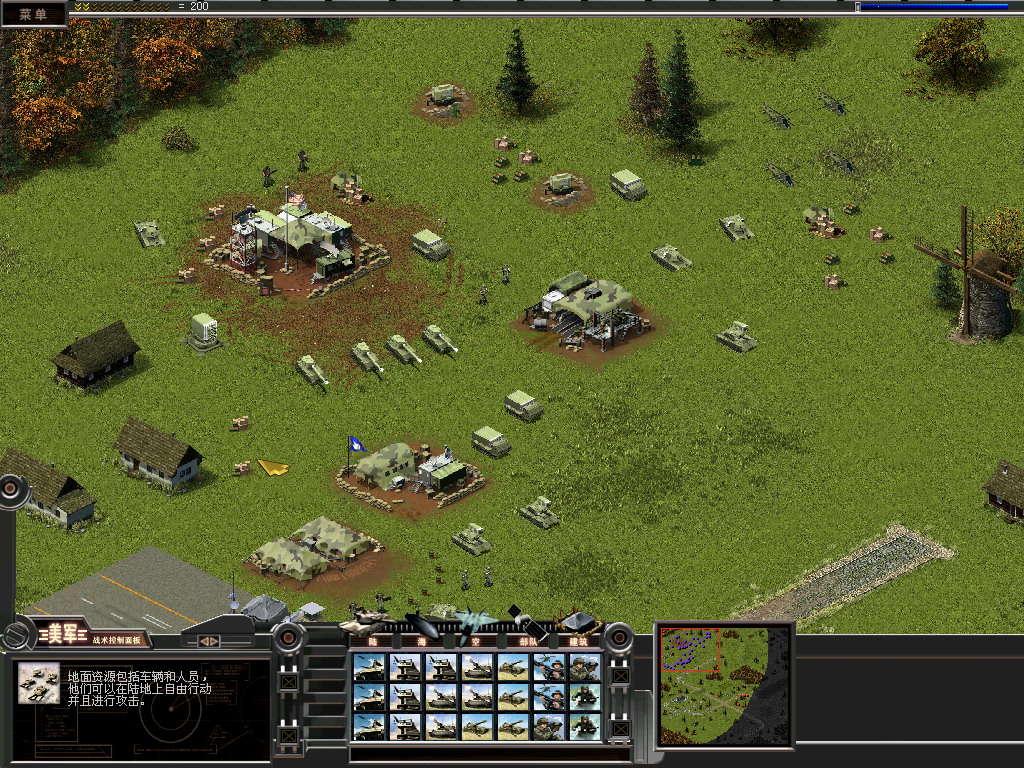Click the left arrow on the control panel
The width and height of the screenshot is (1024, 768).
pyautogui.click(x=203, y=641)
